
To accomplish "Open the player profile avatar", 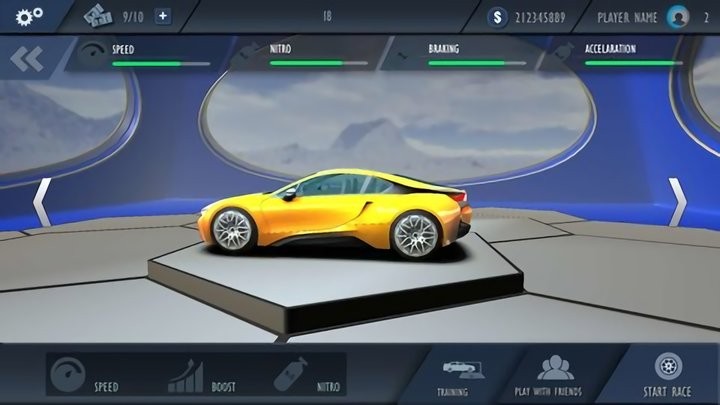I will point(678,17).
